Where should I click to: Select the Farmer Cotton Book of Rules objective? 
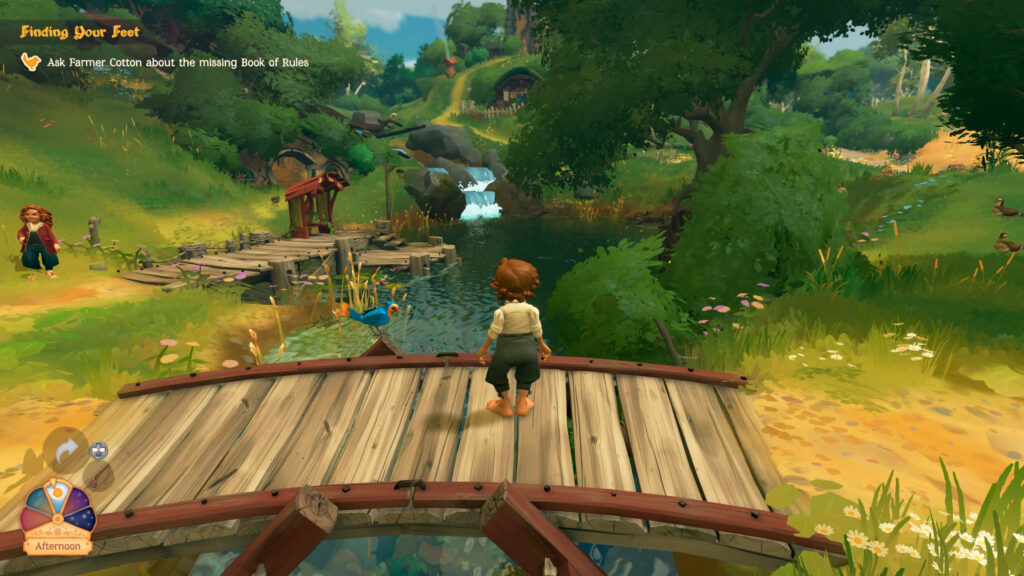click(x=178, y=62)
